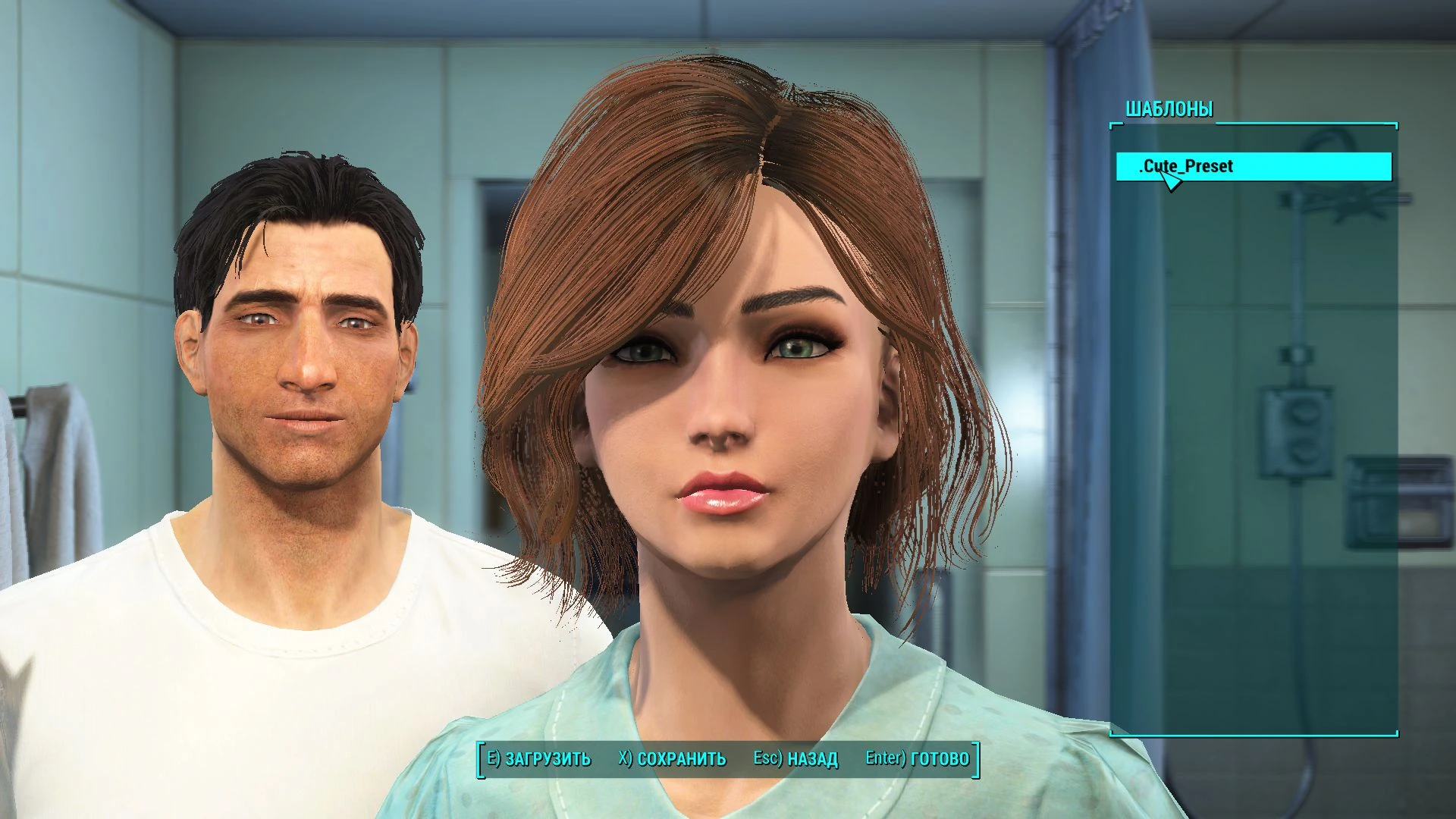The width and height of the screenshot is (1456, 819).
Task: Select the .Cute_Preset template entry
Action: 1254,166
